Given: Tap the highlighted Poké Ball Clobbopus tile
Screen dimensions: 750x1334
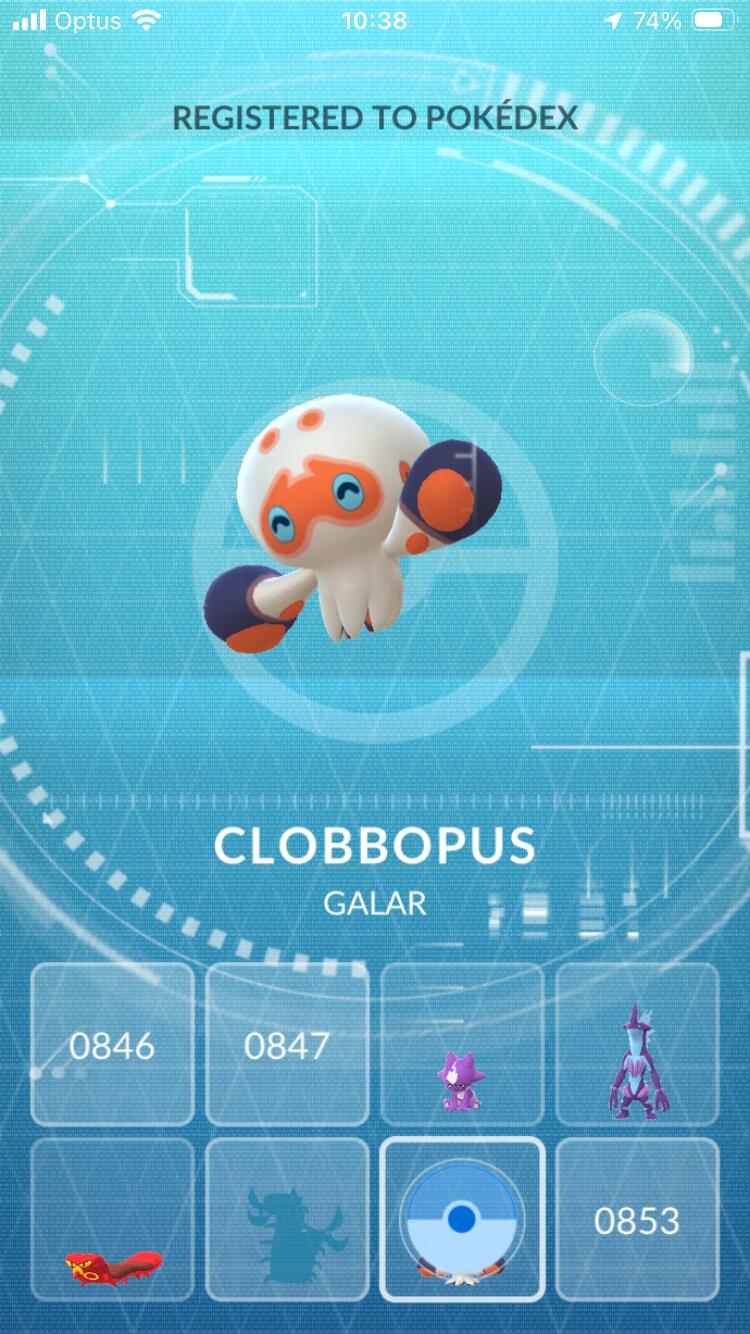Looking at the screenshot, I should pyautogui.click(x=462, y=1220).
